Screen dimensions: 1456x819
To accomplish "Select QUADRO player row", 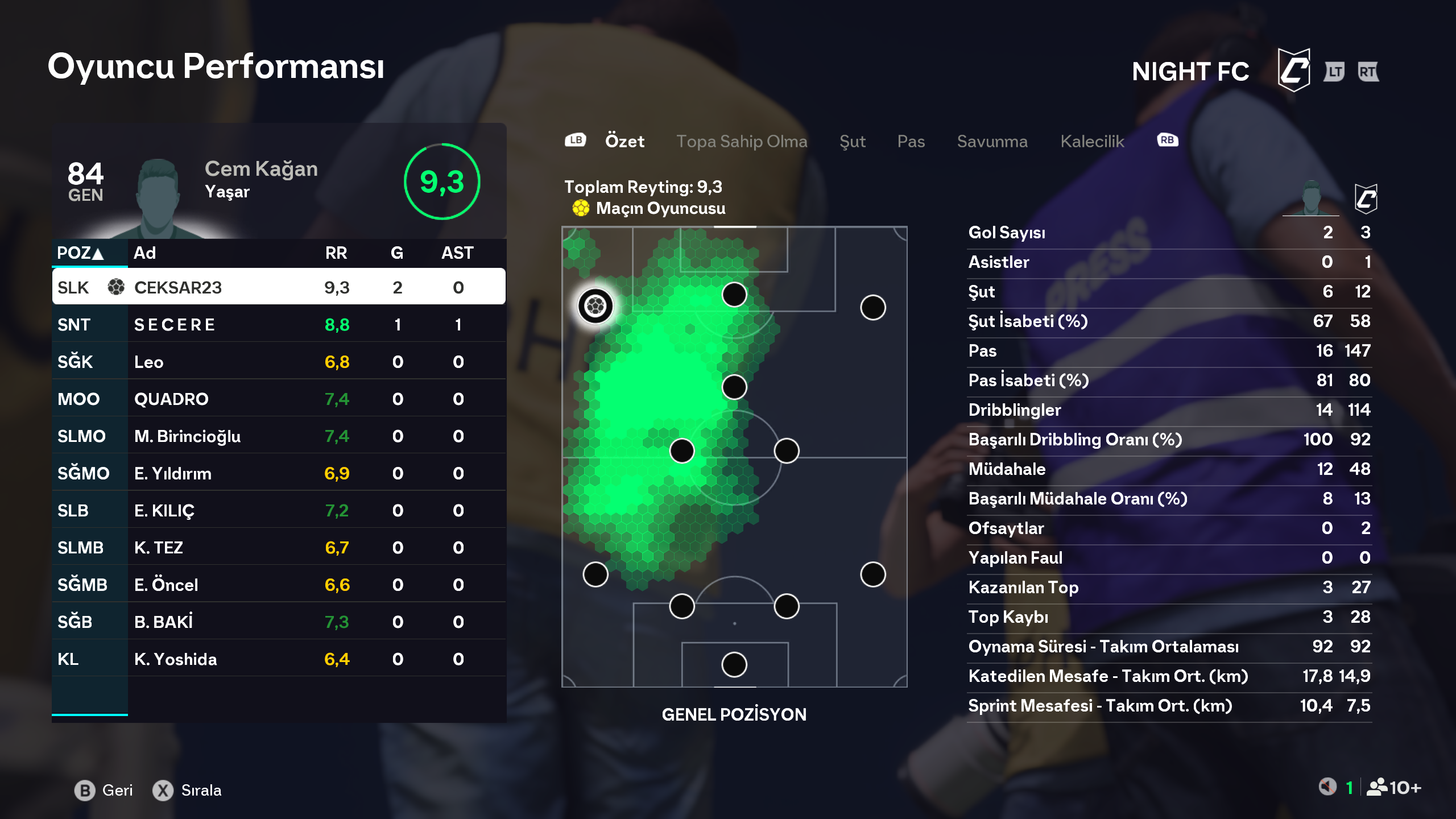I will click(279, 399).
